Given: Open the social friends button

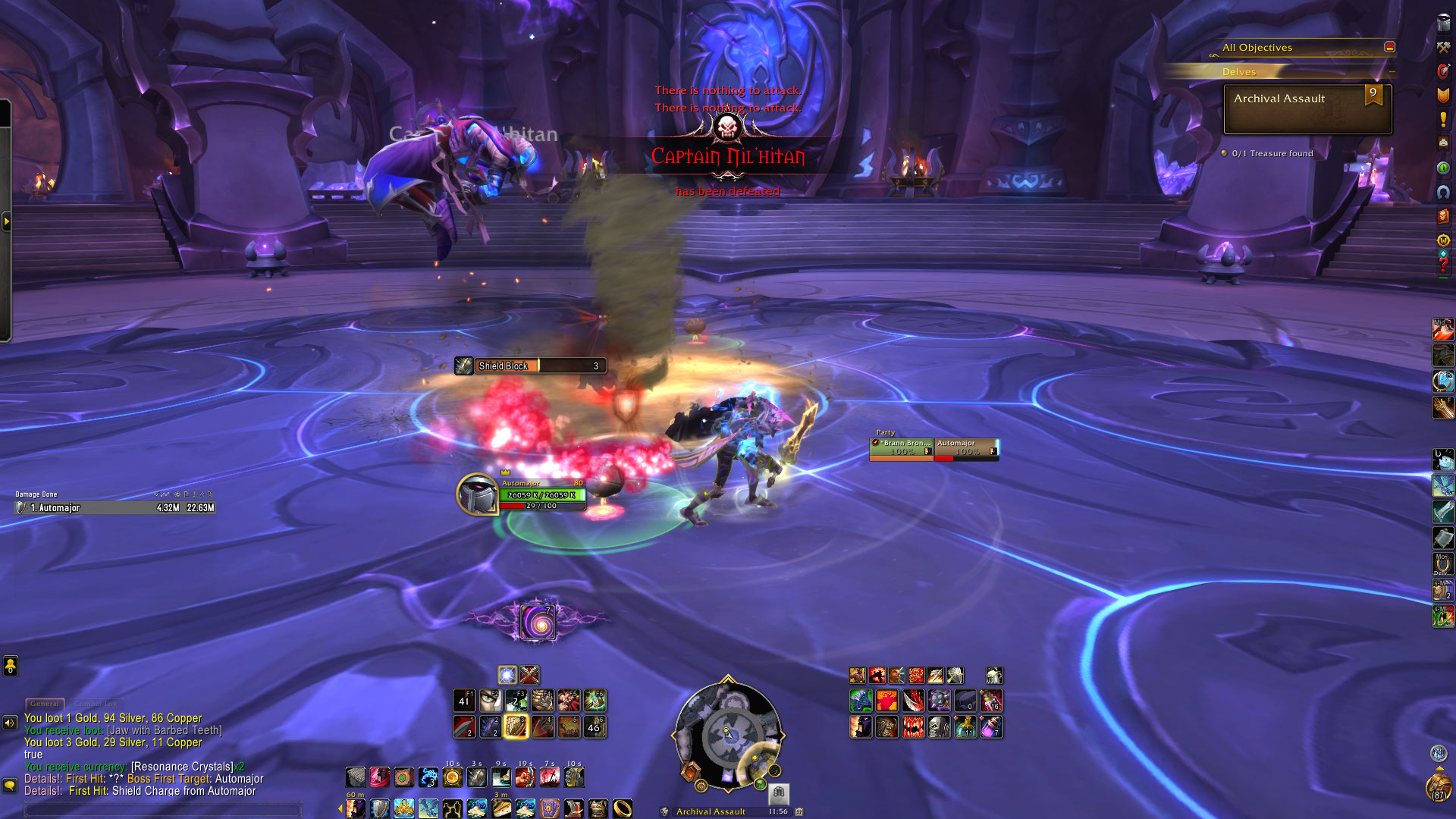Looking at the screenshot, I should coord(10,666).
